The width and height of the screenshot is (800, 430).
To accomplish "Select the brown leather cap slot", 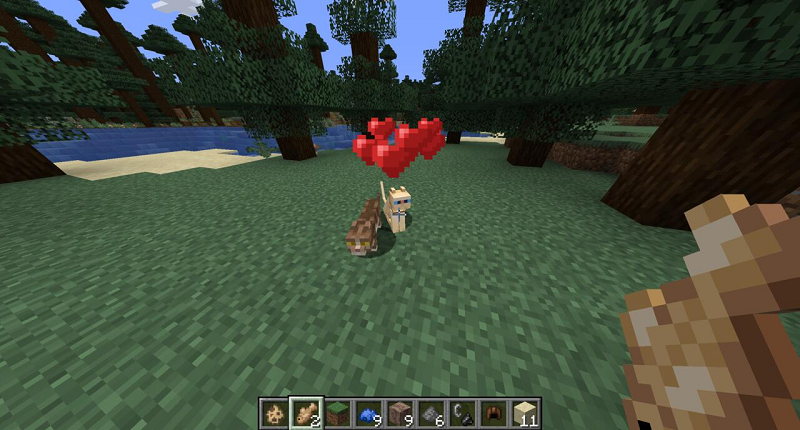I will [494, 412].
